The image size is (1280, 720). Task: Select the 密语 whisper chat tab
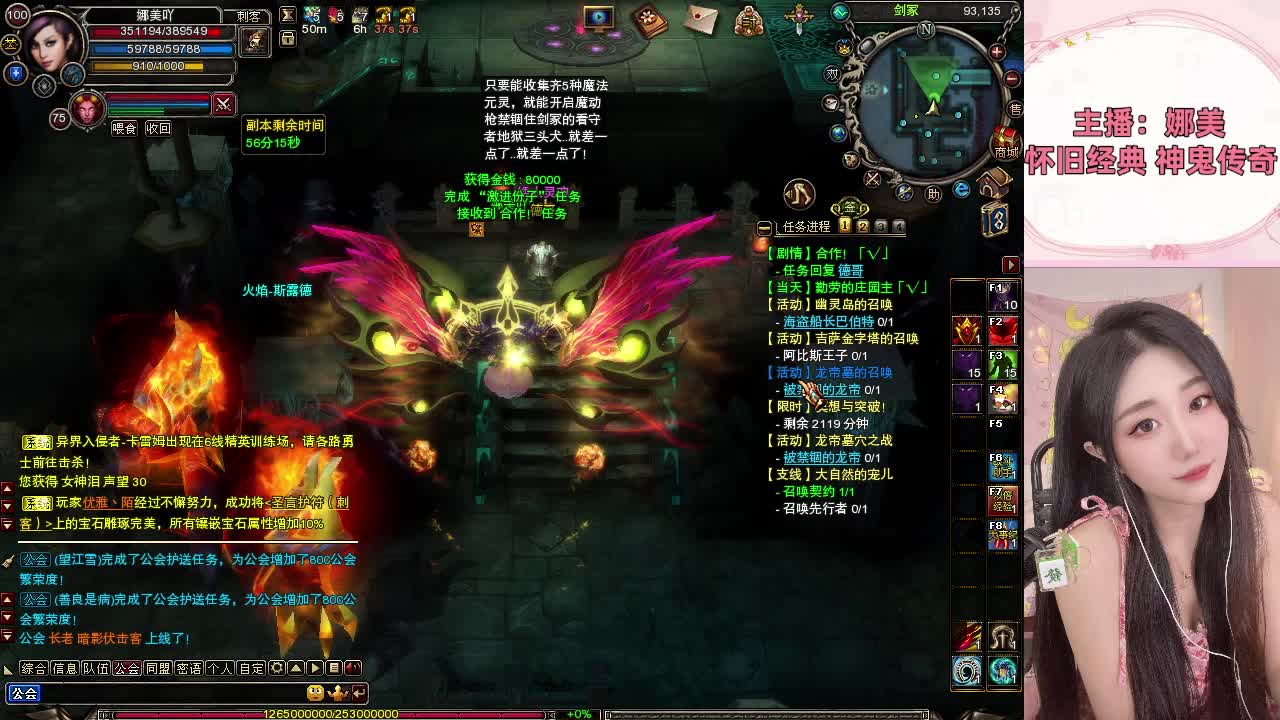189,668
